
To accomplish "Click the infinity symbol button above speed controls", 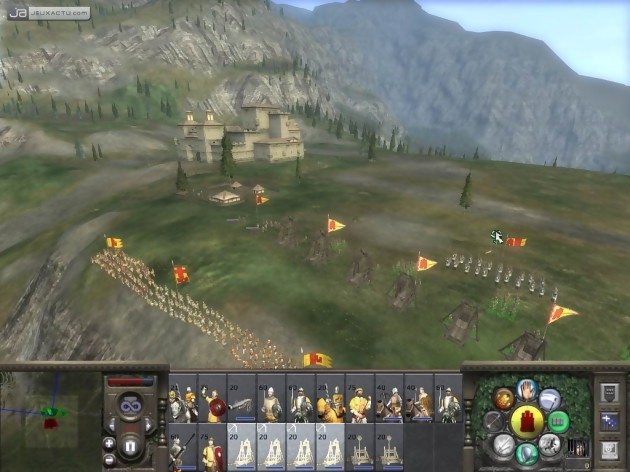I will [x=130, y=406].
